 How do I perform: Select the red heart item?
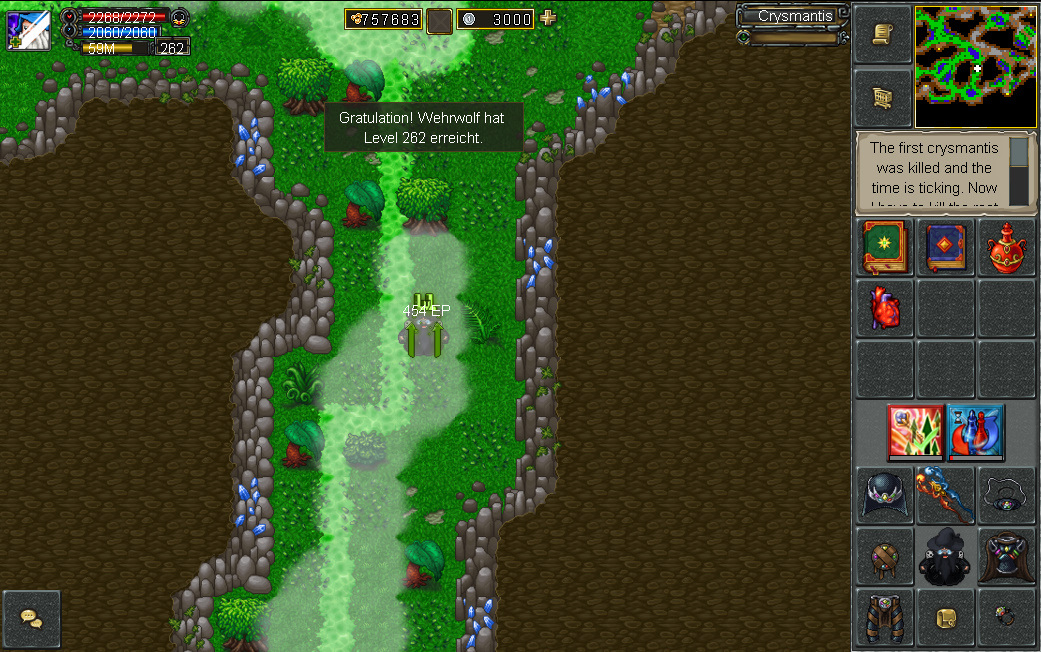[884, 307]
